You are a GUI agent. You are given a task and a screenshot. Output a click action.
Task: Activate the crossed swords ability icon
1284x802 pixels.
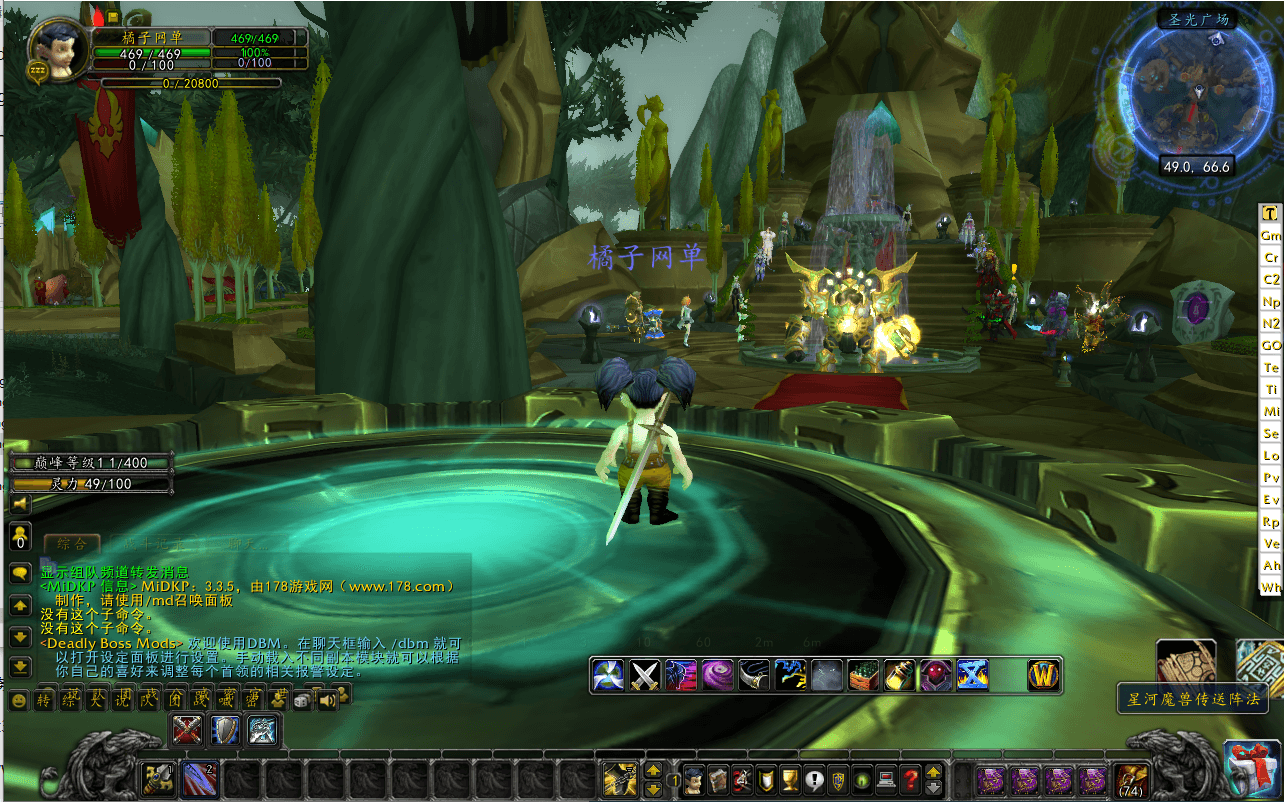point(644,676)
